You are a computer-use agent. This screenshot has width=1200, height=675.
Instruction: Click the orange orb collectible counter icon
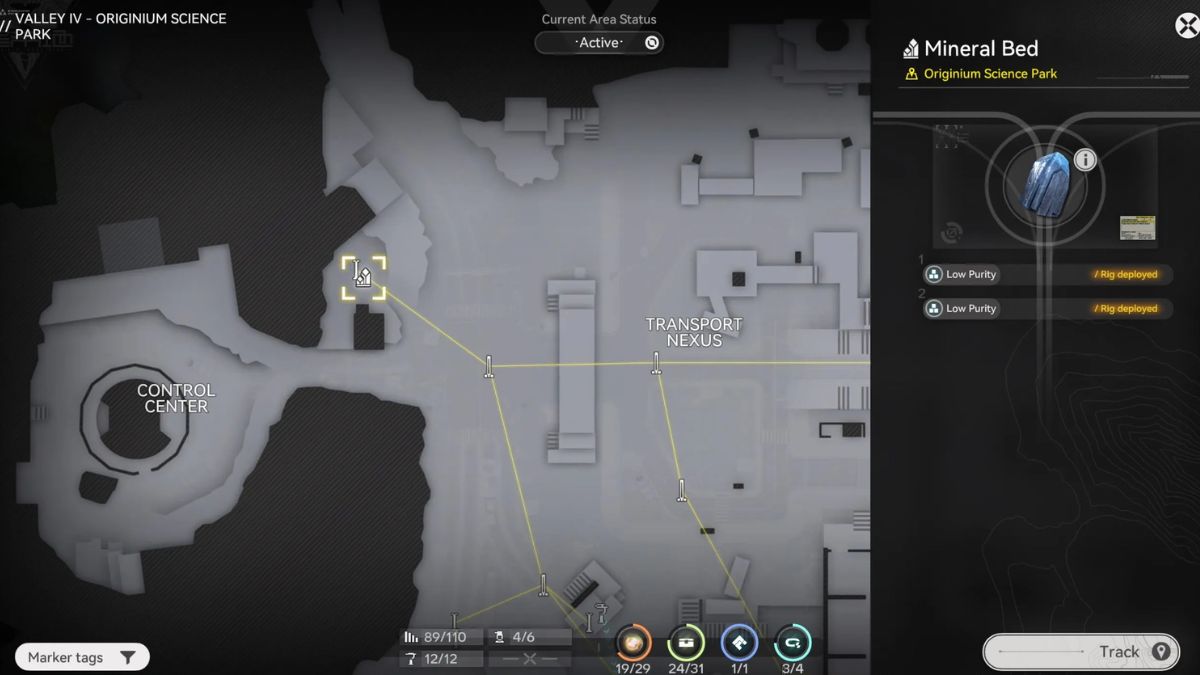coord(633,642)
